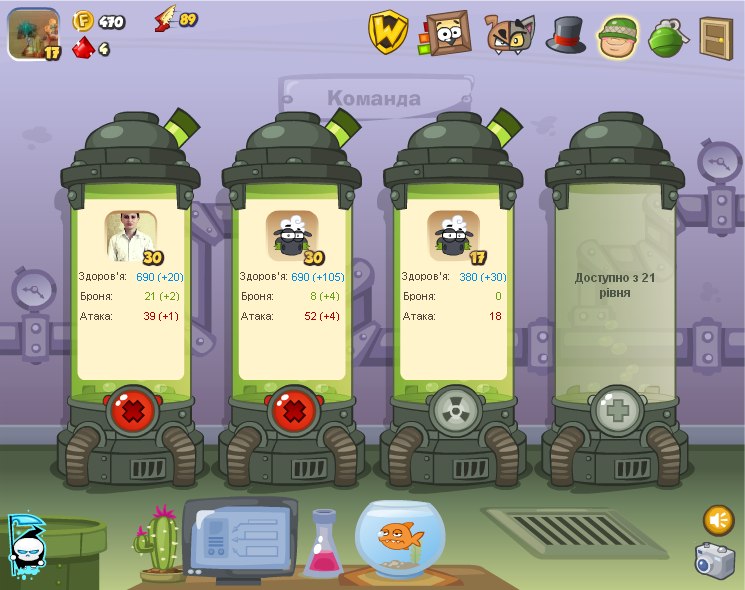This screenshot has width=745, height=590.
Task: Take a screenshot with the camera button
Action: click(714, 560)
